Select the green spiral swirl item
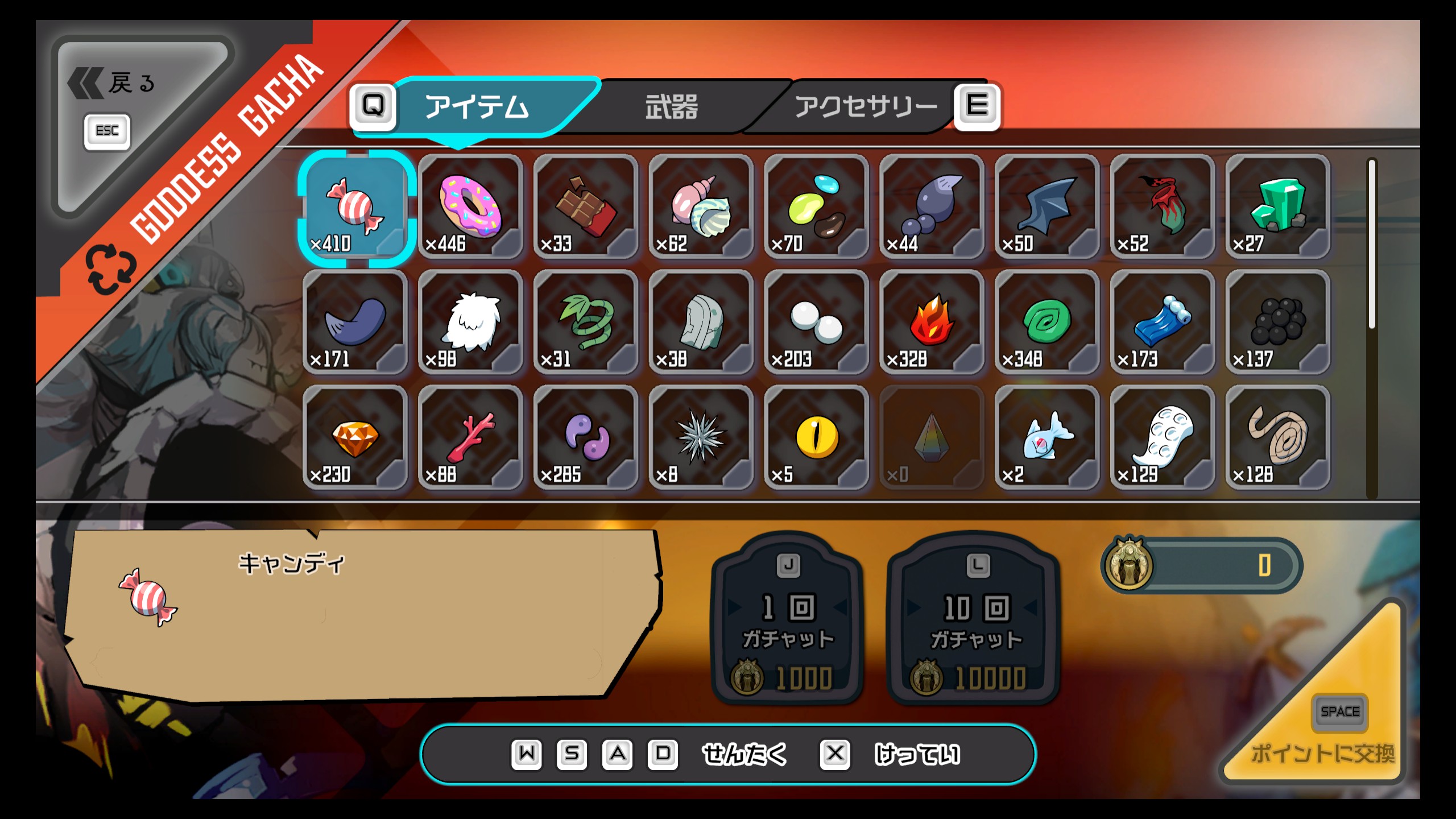The height and width of the screenshot is (819, 1456). (1047, 322)
